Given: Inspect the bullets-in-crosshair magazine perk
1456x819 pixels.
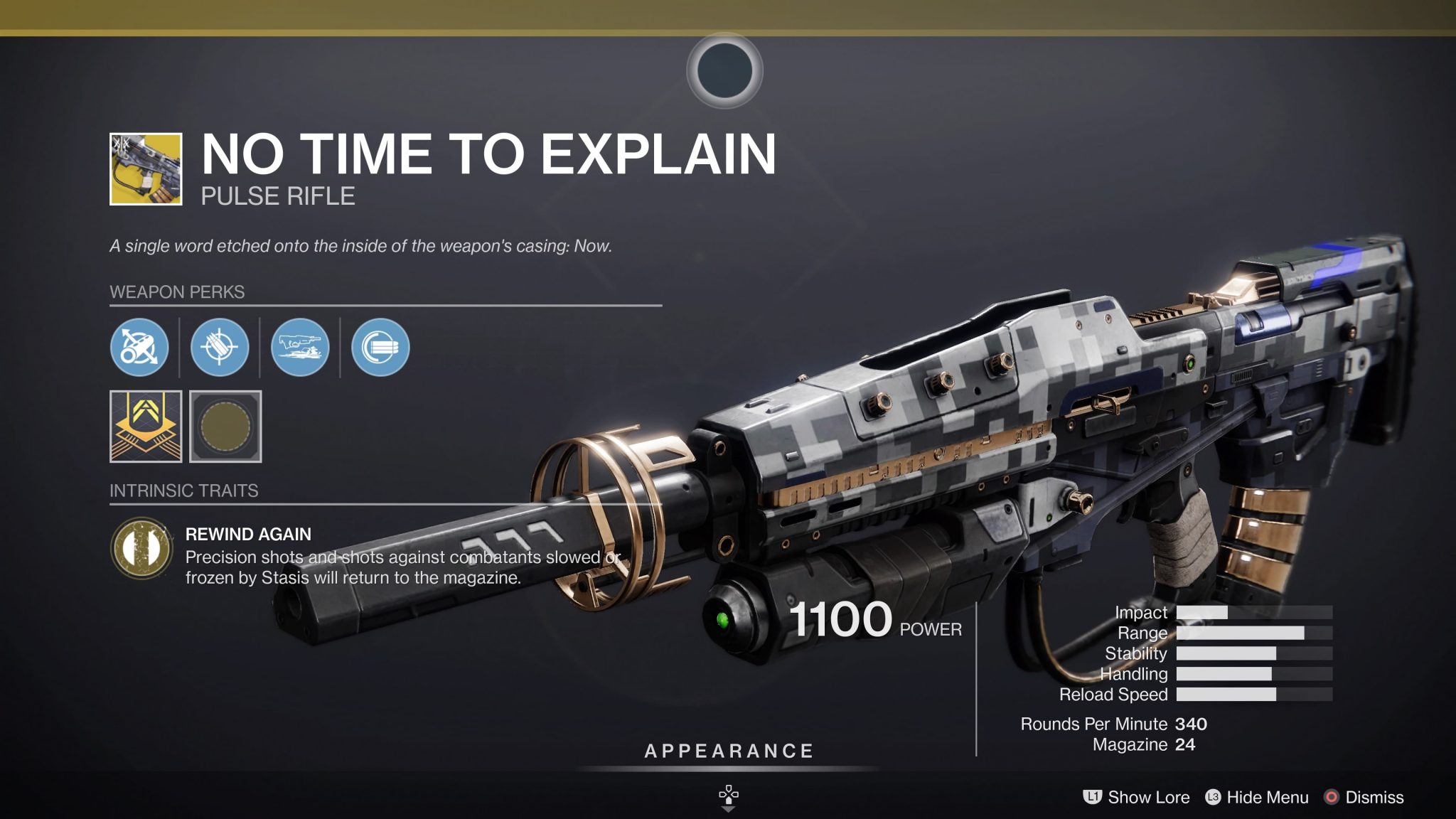Looking at the screenshot, I should coord(220,347).
